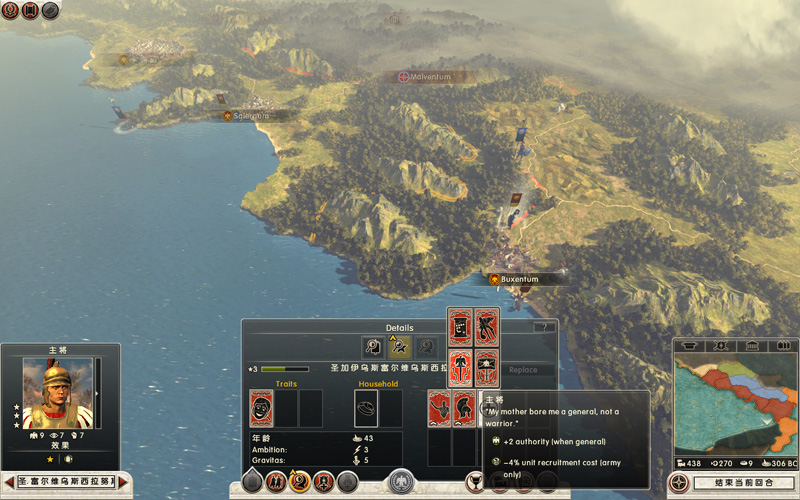Click the round eagle emblem button

402,482
